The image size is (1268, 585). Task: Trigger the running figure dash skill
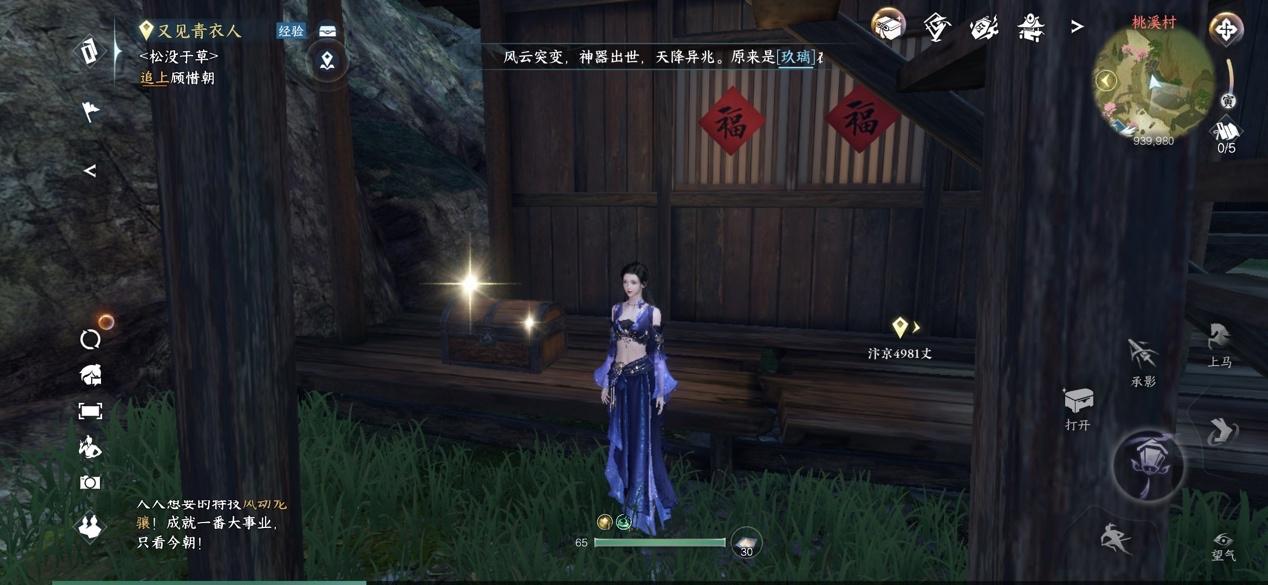click(1115, 540)
